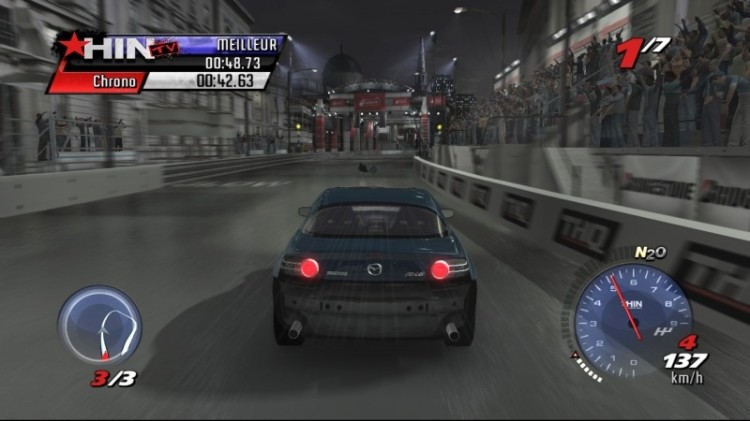Select the HIN TV logo badge
The width and height of the screenshot is (750, 421).
click(111, 49)
